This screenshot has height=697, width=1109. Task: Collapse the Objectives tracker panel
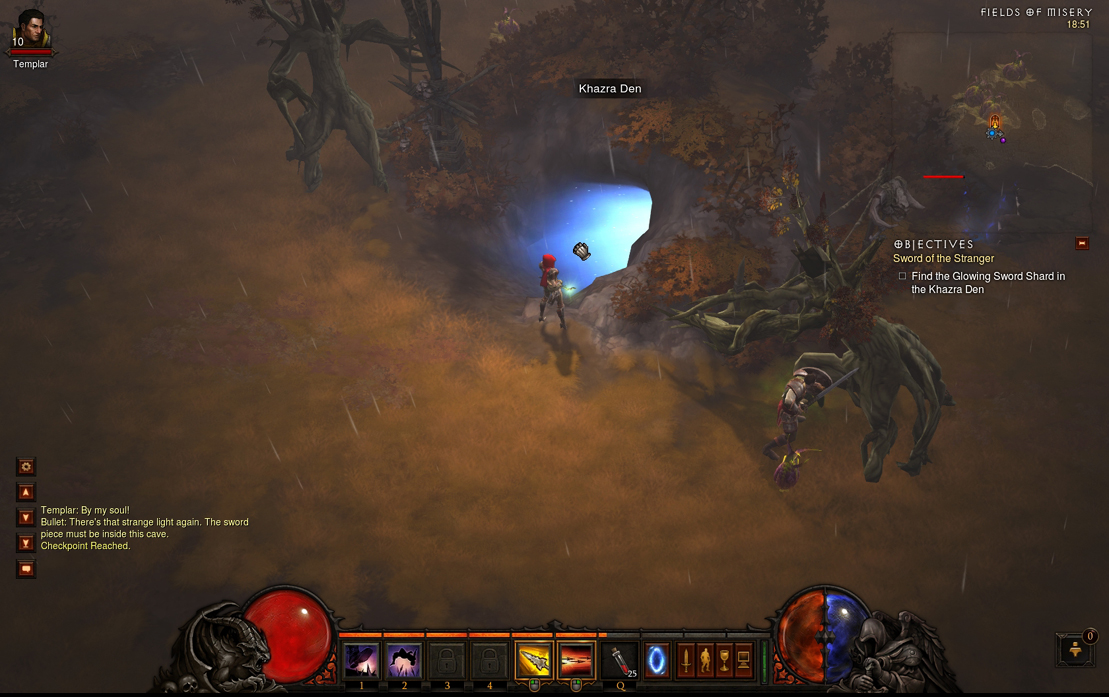1081,243
